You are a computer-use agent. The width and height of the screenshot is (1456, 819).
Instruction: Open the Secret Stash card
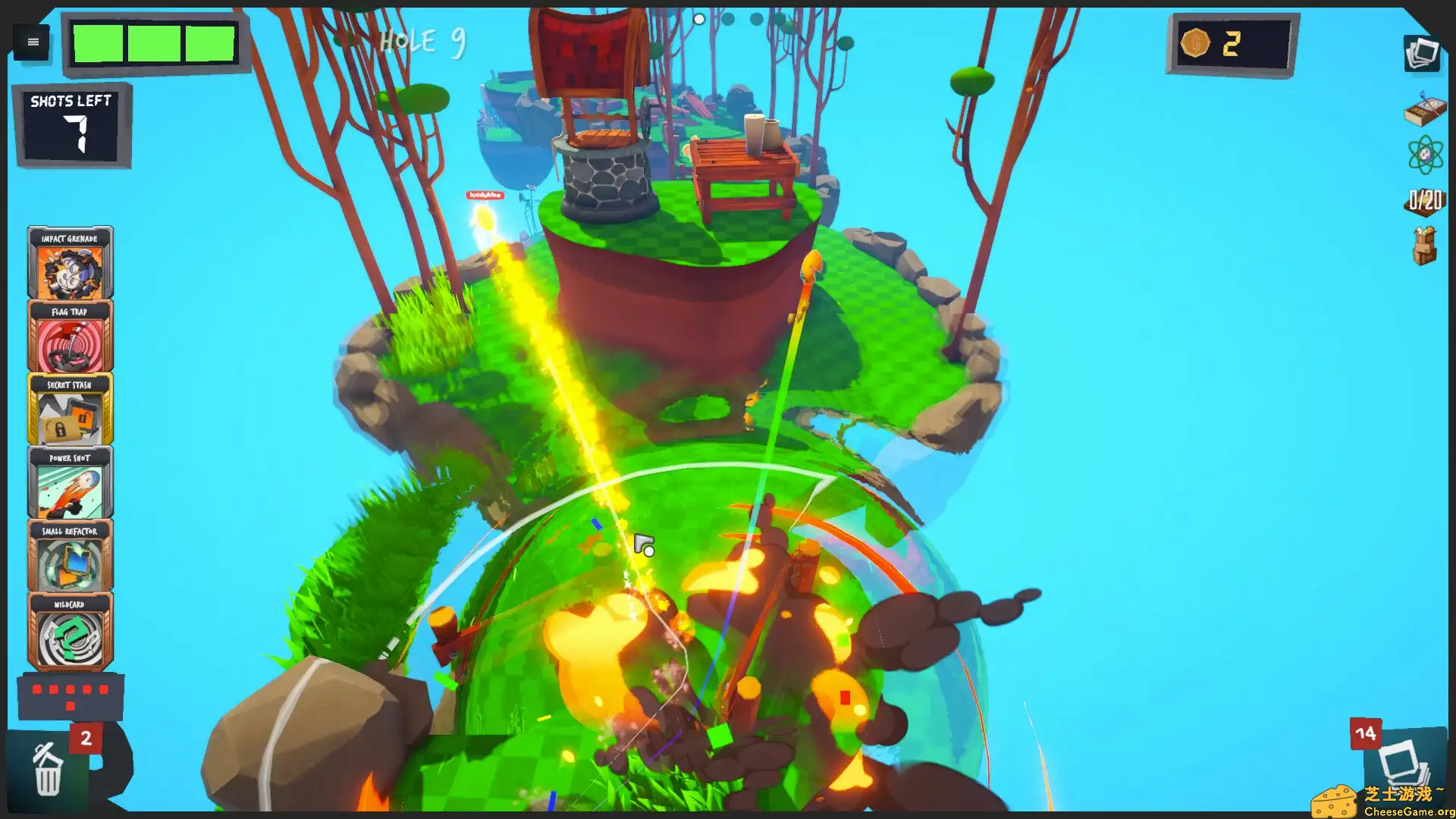(x=70, y=409)
